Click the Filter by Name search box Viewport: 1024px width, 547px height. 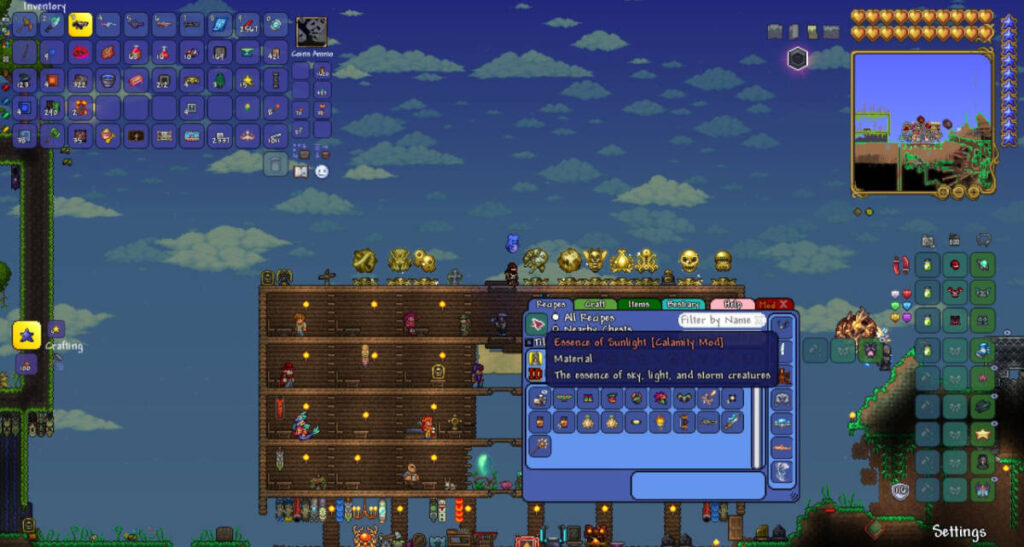[x=722, y=320]
